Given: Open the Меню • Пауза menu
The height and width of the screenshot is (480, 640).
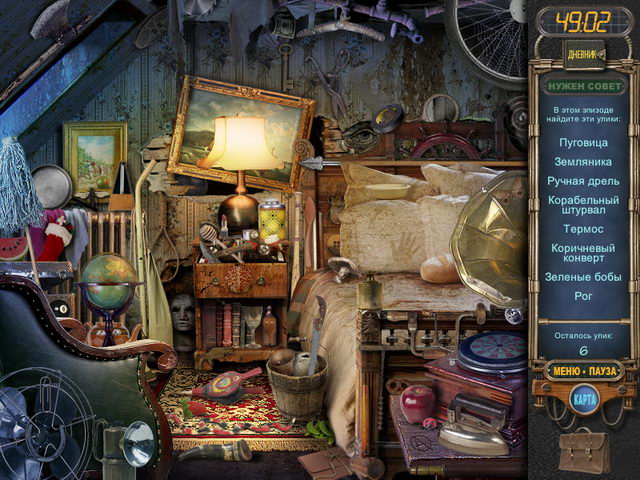Looking at the screenshot, I should point(583,370).
